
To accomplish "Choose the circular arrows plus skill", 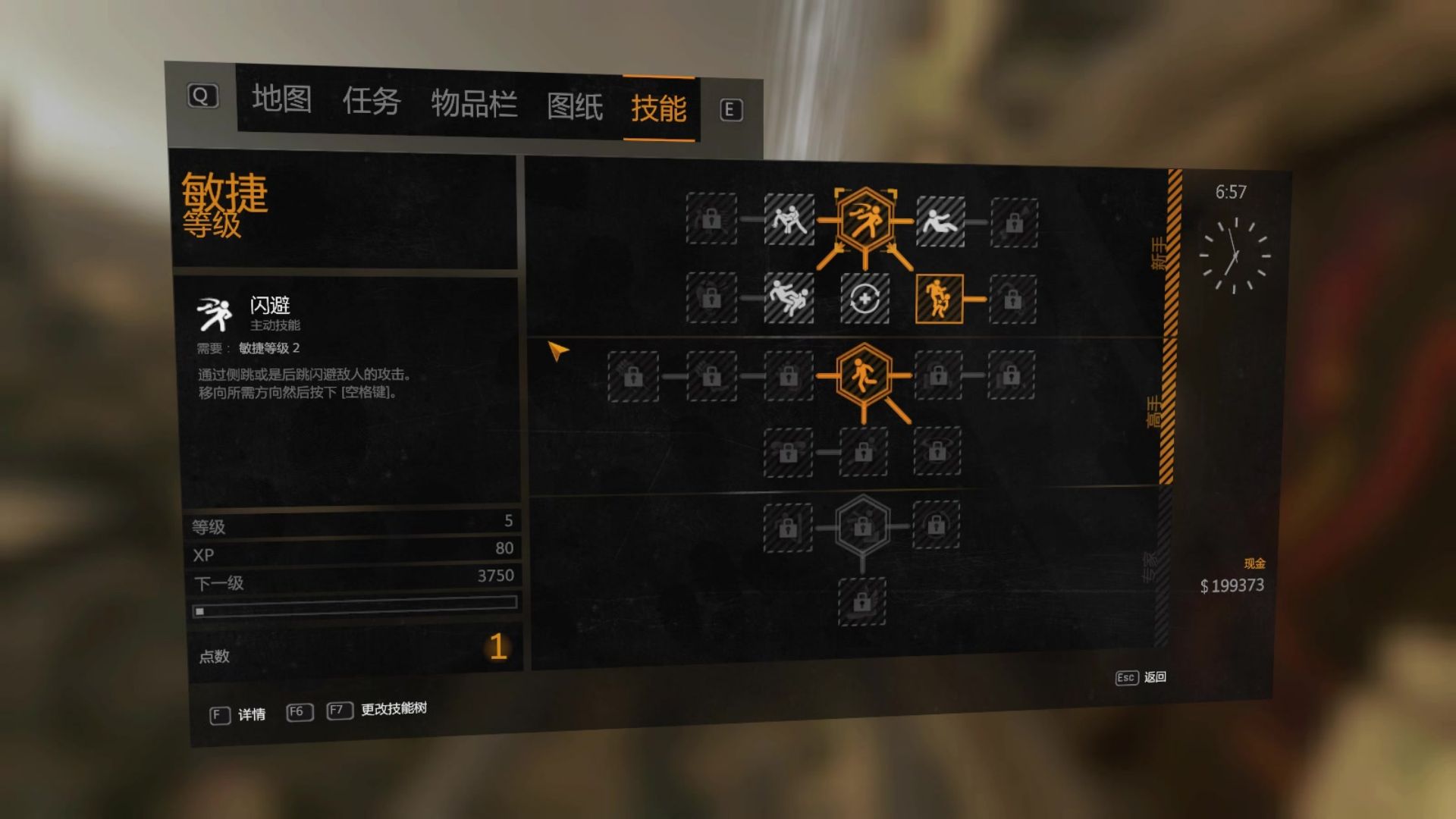I will [864, 299].
